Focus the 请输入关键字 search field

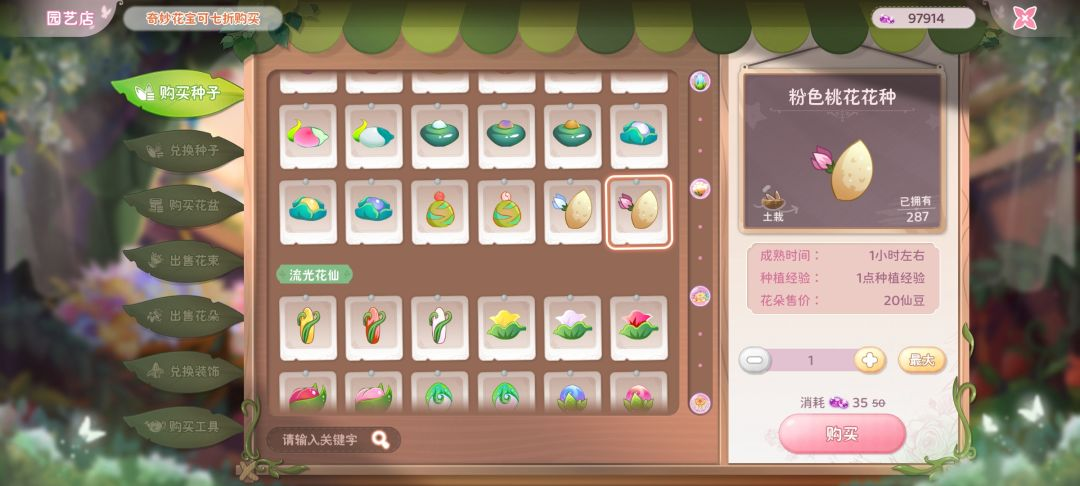(320, 439)
